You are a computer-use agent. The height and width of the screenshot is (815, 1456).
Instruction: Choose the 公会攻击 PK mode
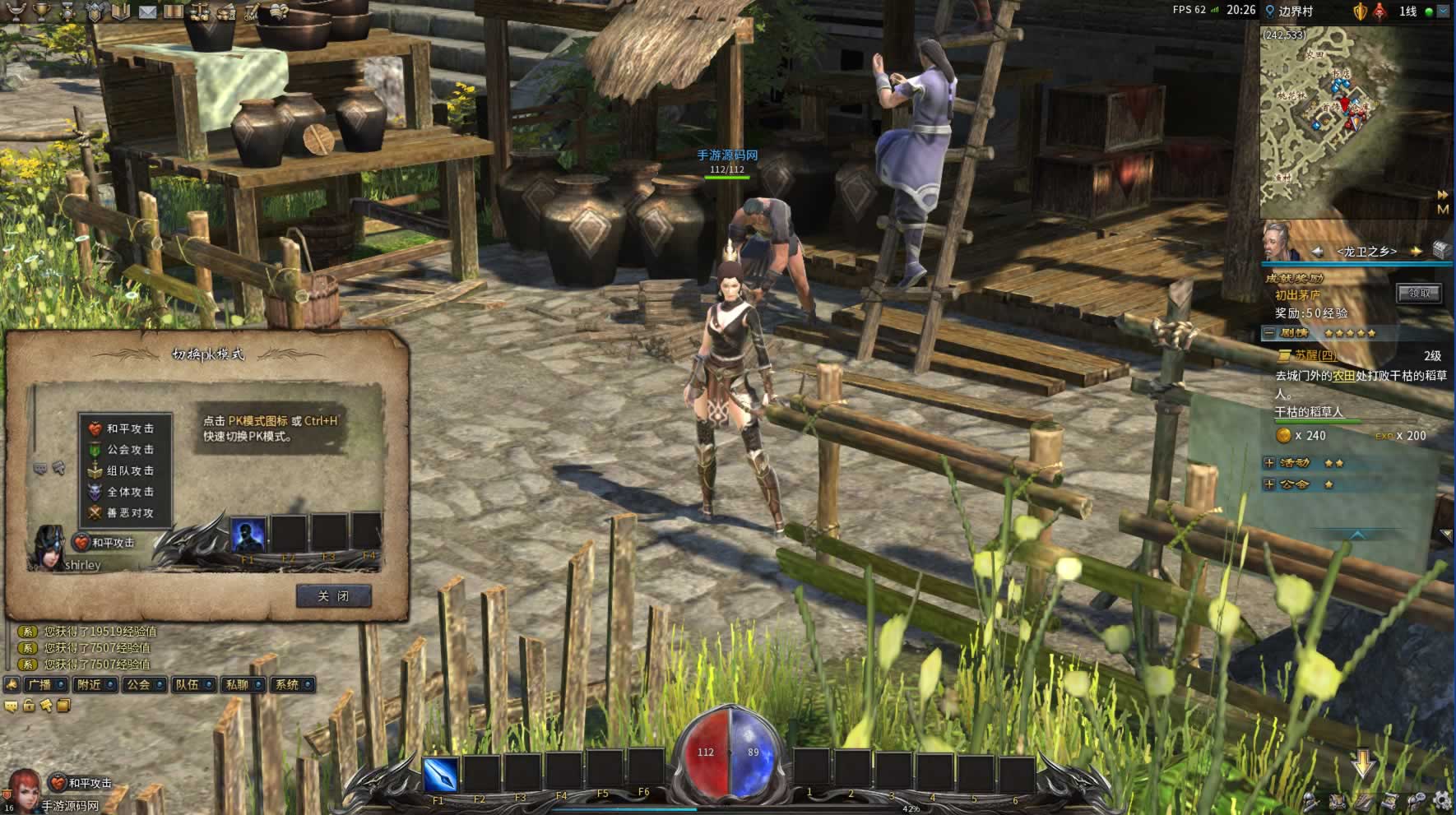[128, 450]
